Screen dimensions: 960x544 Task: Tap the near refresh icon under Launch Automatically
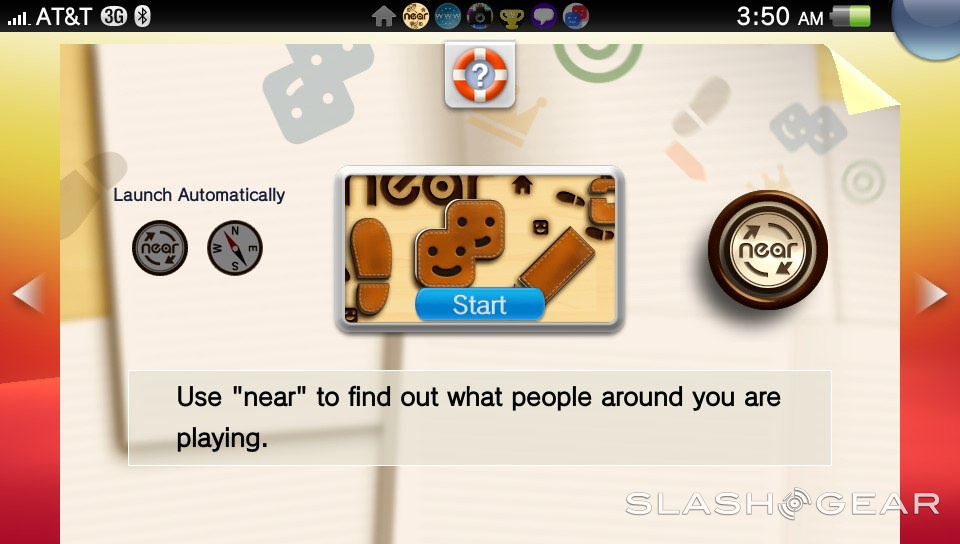click(160, 247)
